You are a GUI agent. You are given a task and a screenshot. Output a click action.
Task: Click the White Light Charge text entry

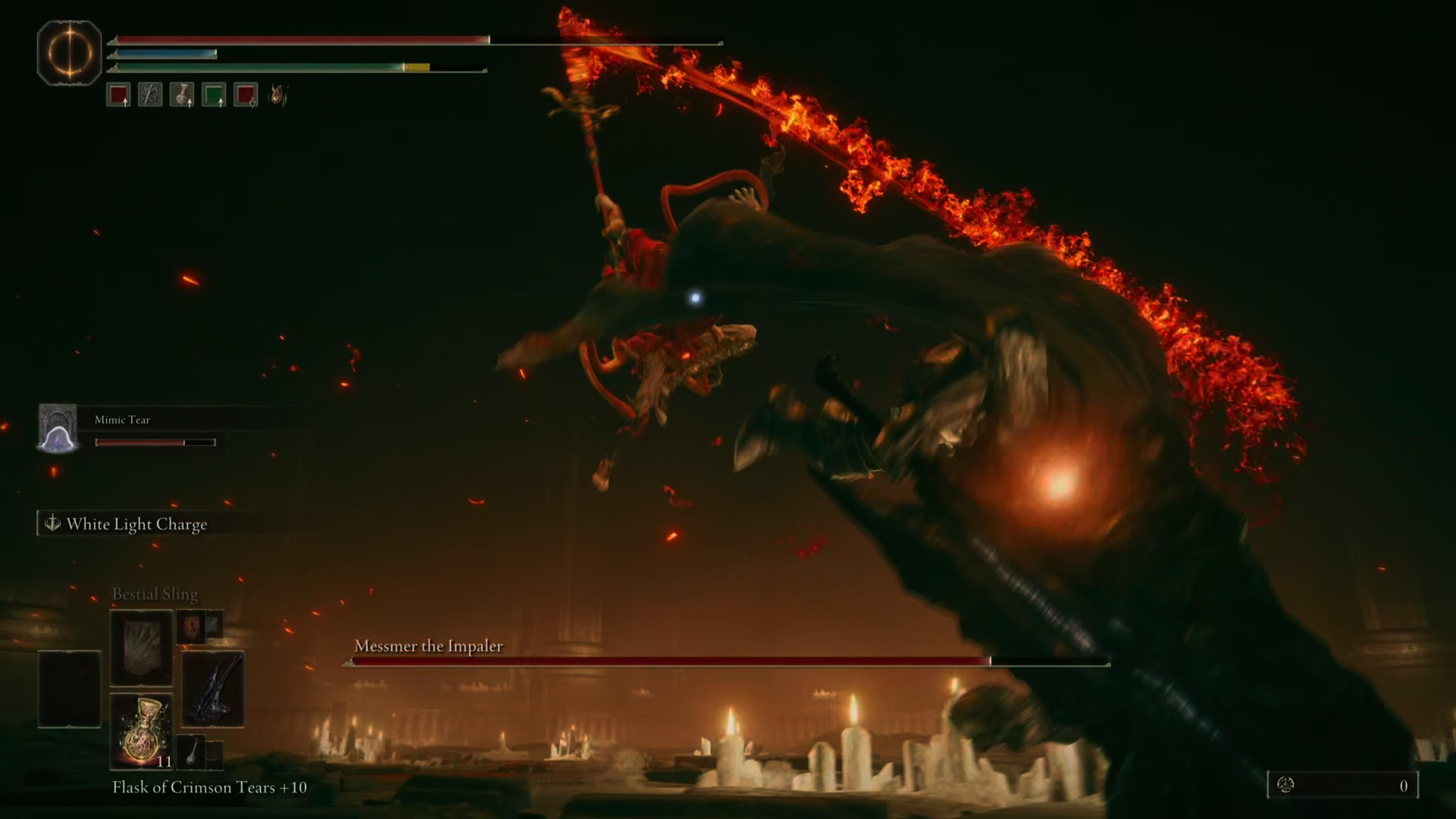pos(137,524)
